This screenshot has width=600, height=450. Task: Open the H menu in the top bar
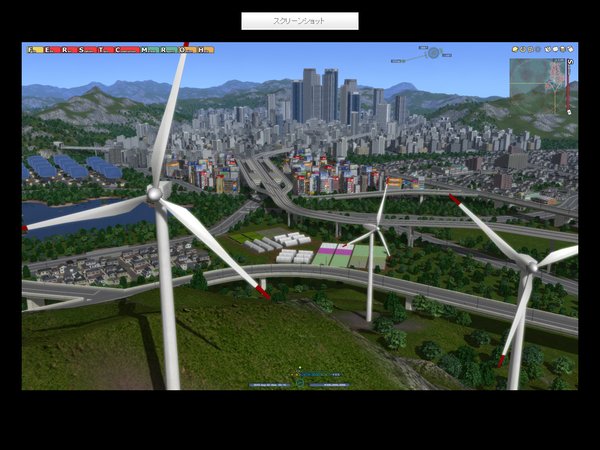click(x=203, y=49)
